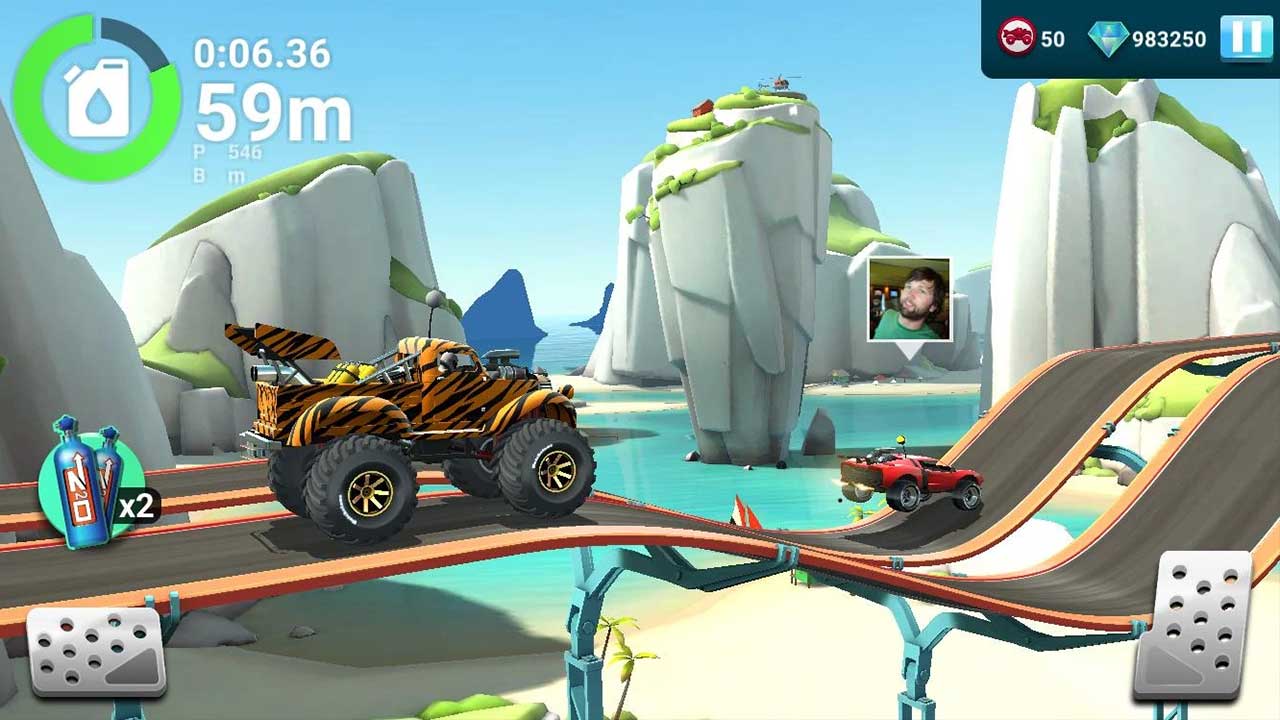Tap the helicopter on the clifftop
This screenshot has width=1280, height=720.
point(780,85)
